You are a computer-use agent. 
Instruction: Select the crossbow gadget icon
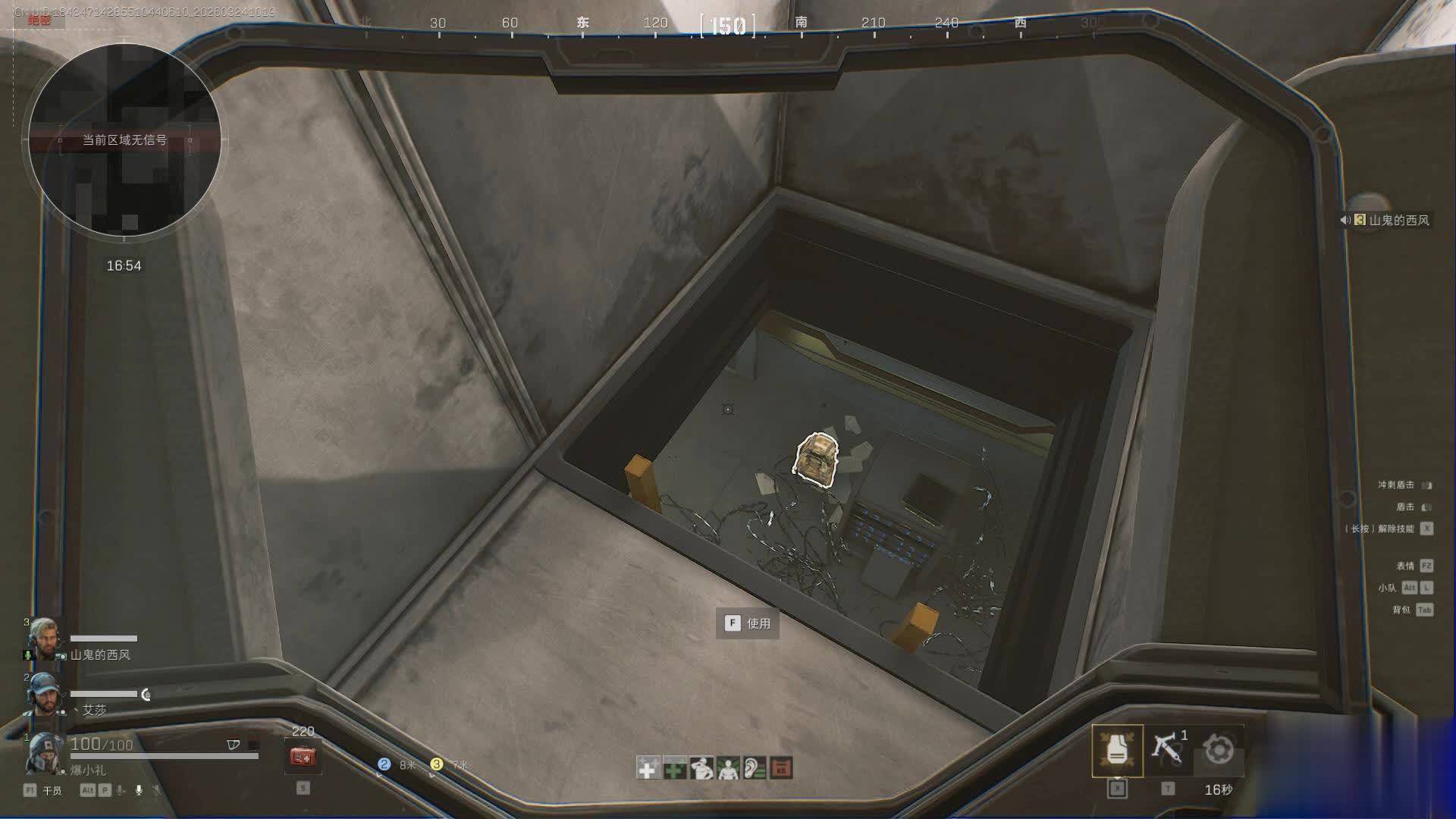(1168, 748)
